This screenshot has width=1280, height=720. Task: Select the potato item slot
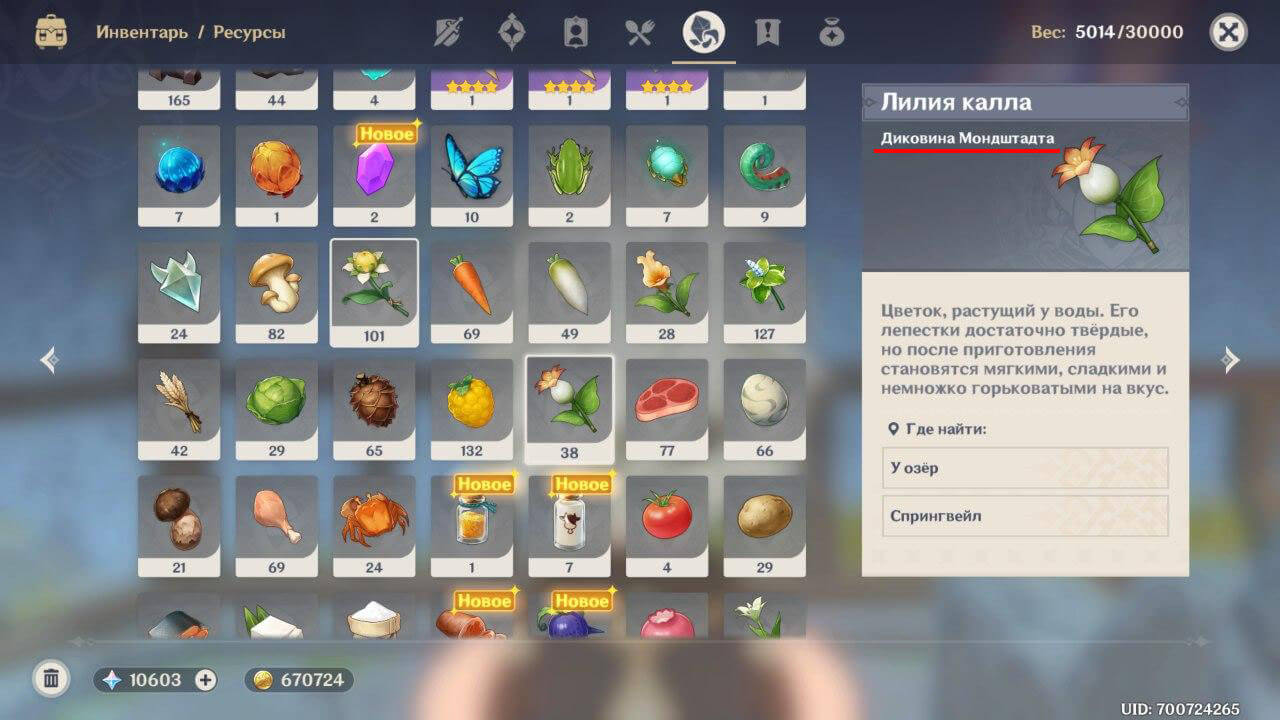click(764, 525)
